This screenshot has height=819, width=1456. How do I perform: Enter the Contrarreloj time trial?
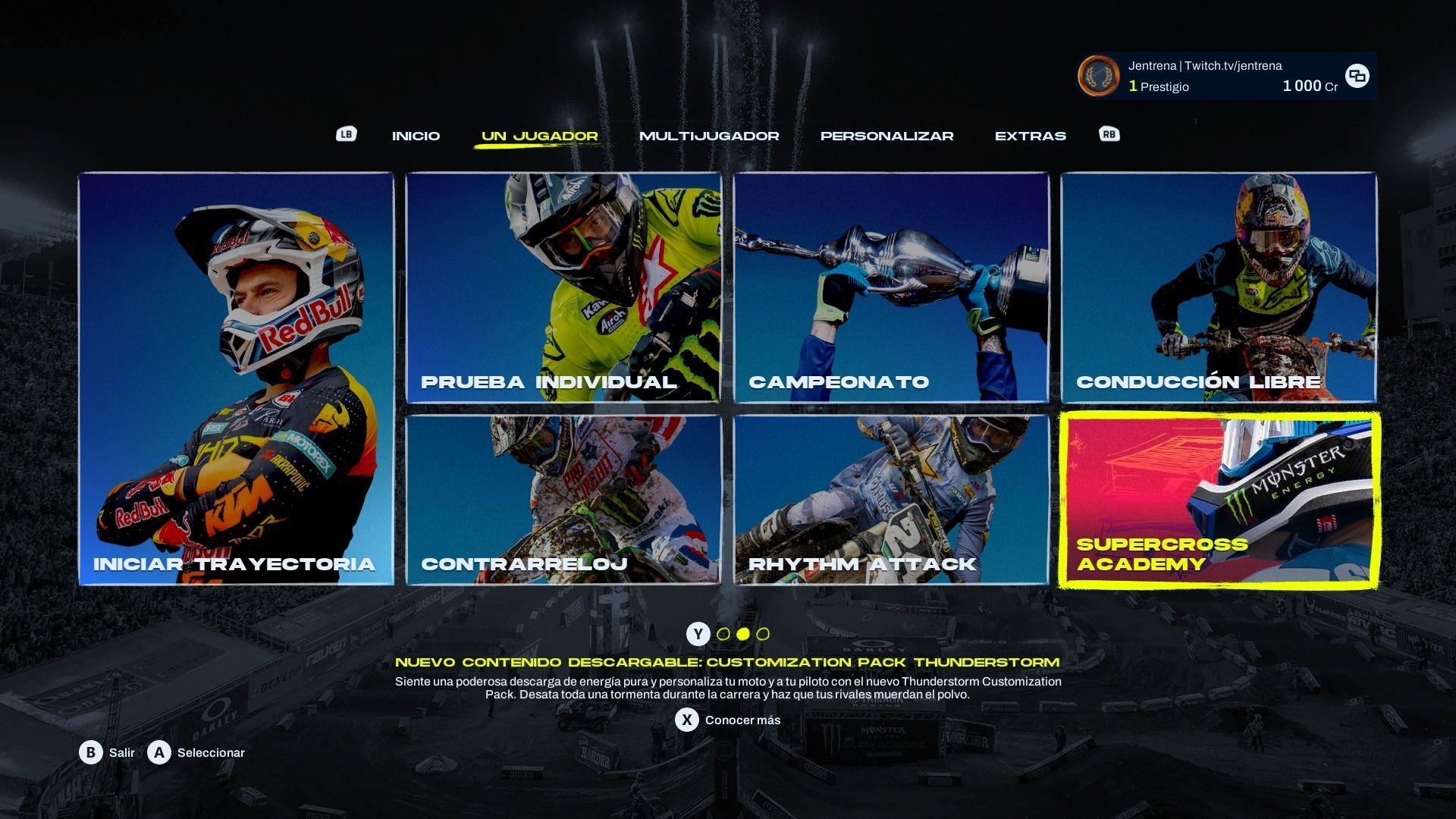563,500
